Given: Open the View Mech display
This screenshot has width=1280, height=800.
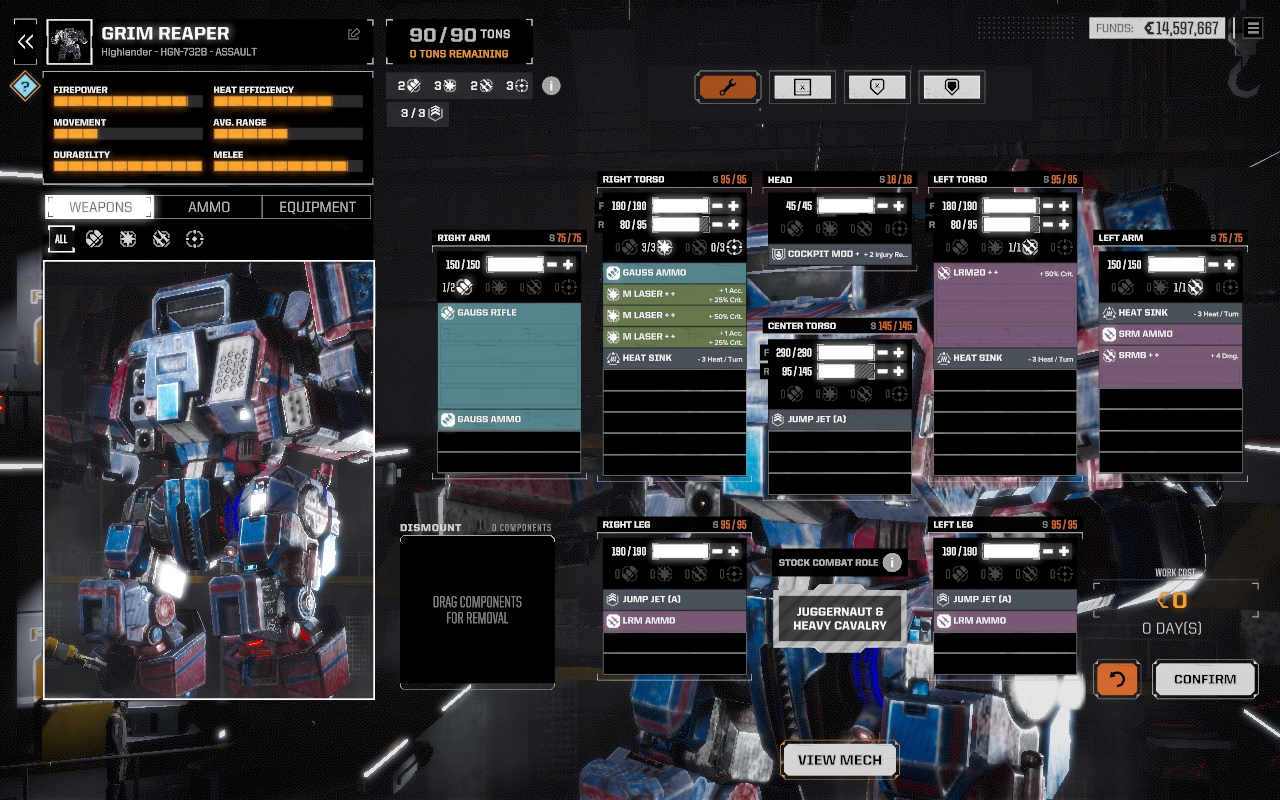Looking at the screenshot, I should click(839, 760).
